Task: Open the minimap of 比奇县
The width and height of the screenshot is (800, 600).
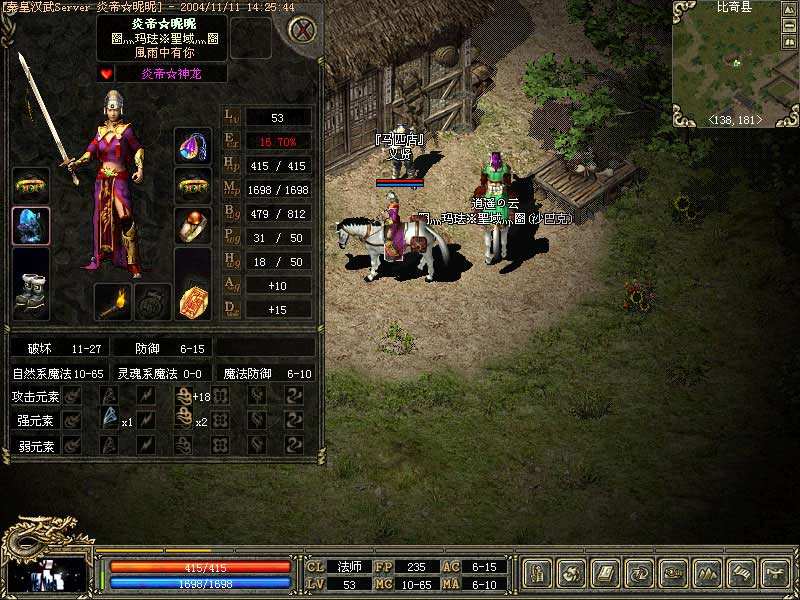Action: (x=735, y=63)
